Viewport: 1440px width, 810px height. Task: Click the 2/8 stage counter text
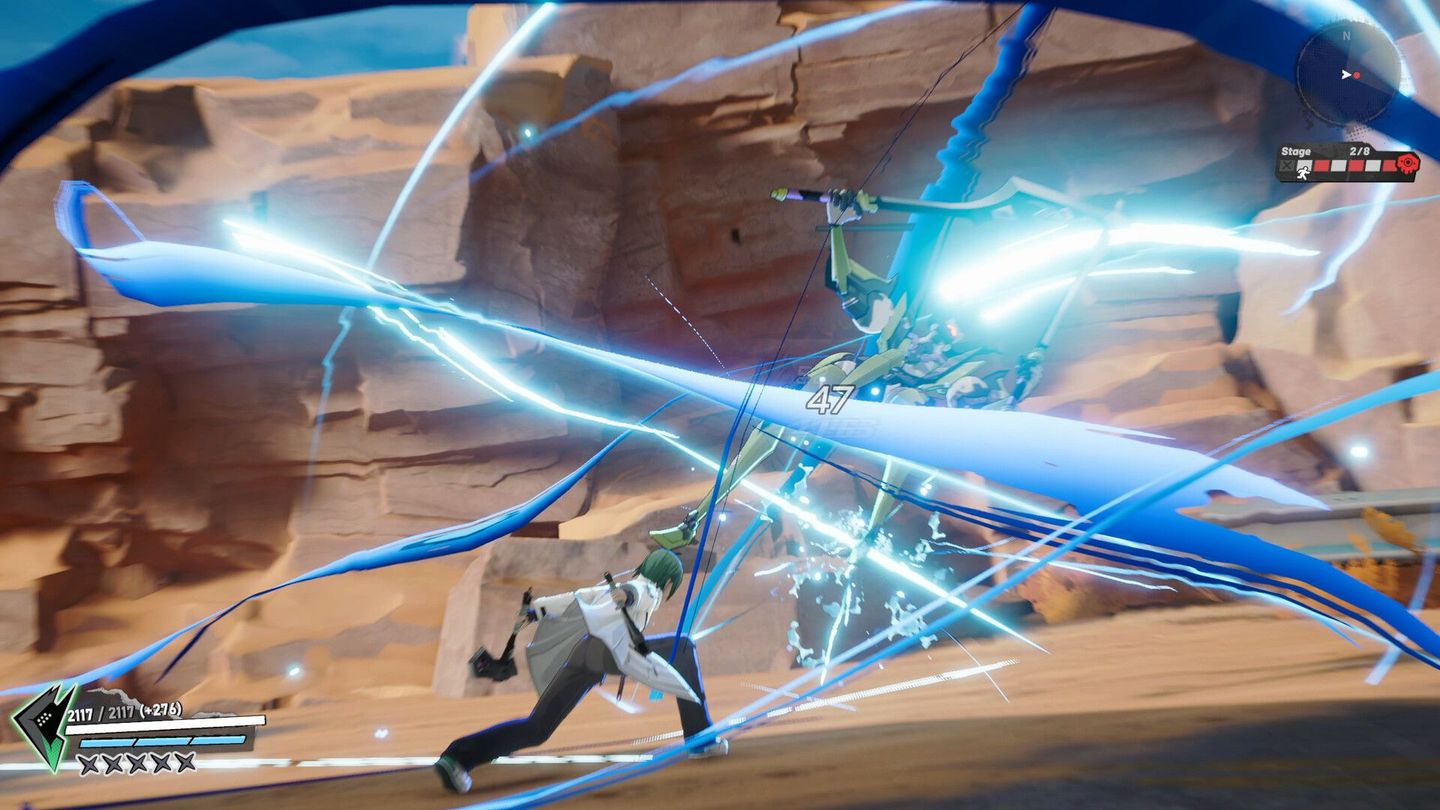coord(1360,150)
